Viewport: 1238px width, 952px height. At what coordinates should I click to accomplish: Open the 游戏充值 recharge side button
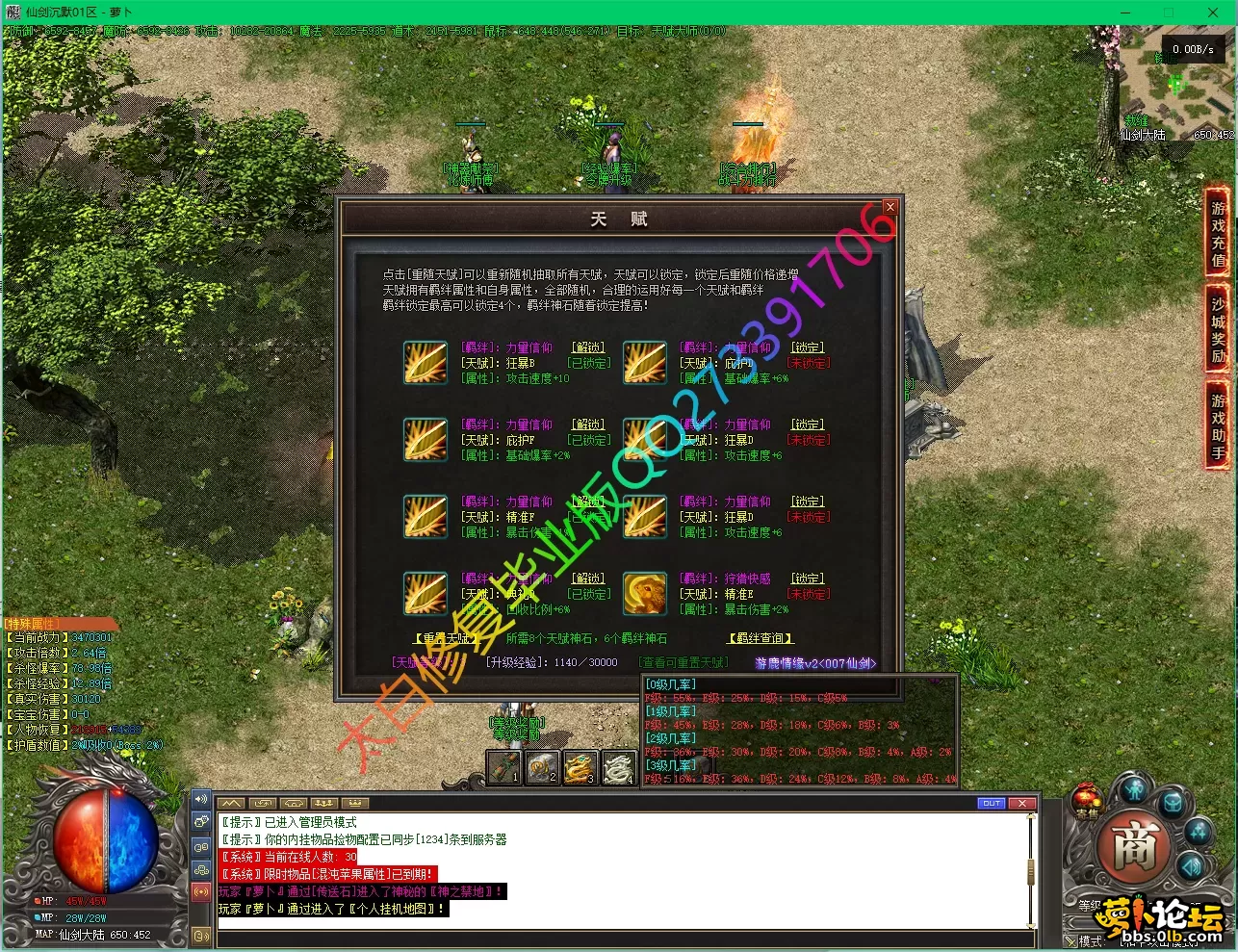coord(1218,233)
